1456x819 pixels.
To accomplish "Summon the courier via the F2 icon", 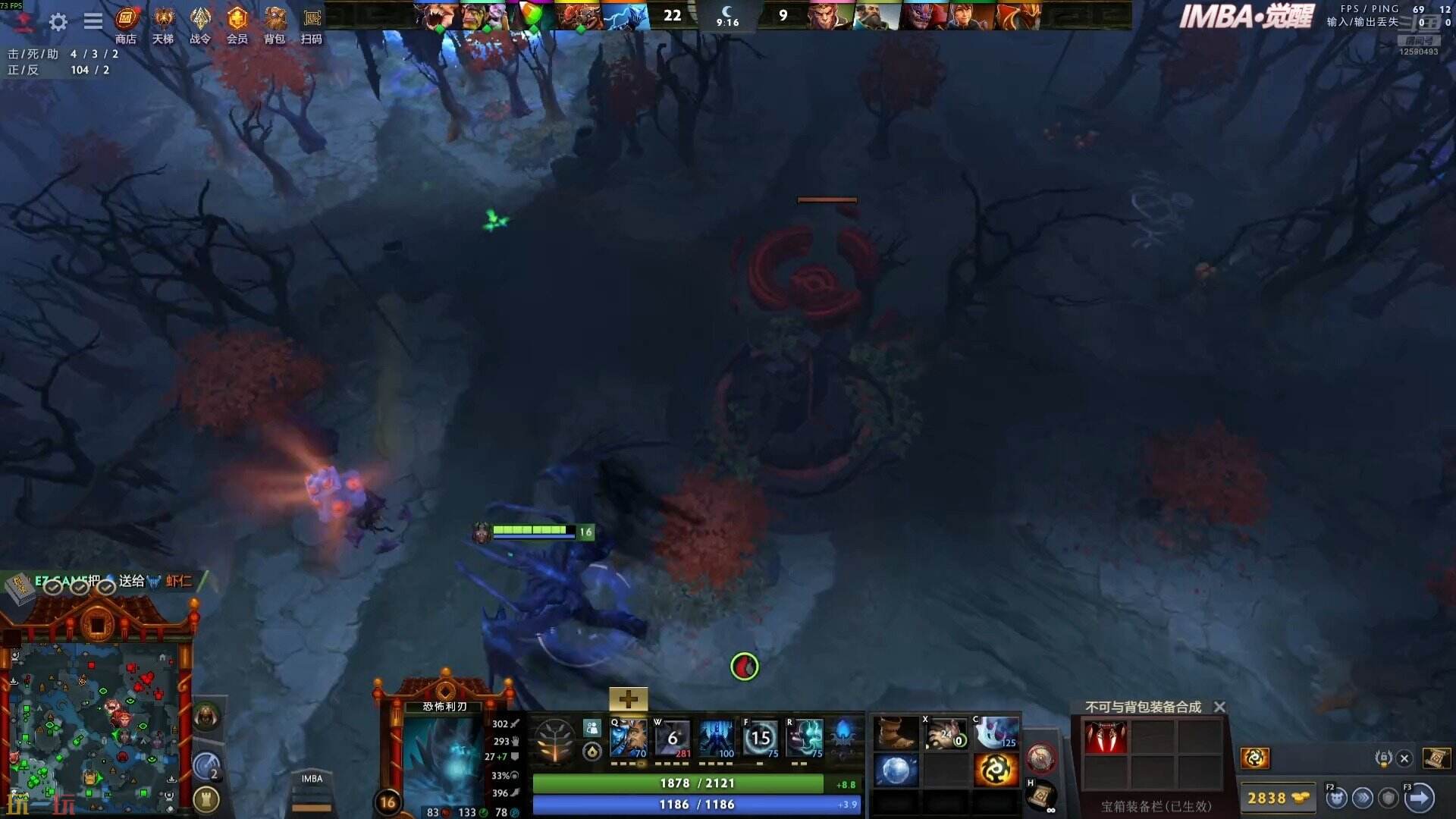I will click(x=1336, y=798).
